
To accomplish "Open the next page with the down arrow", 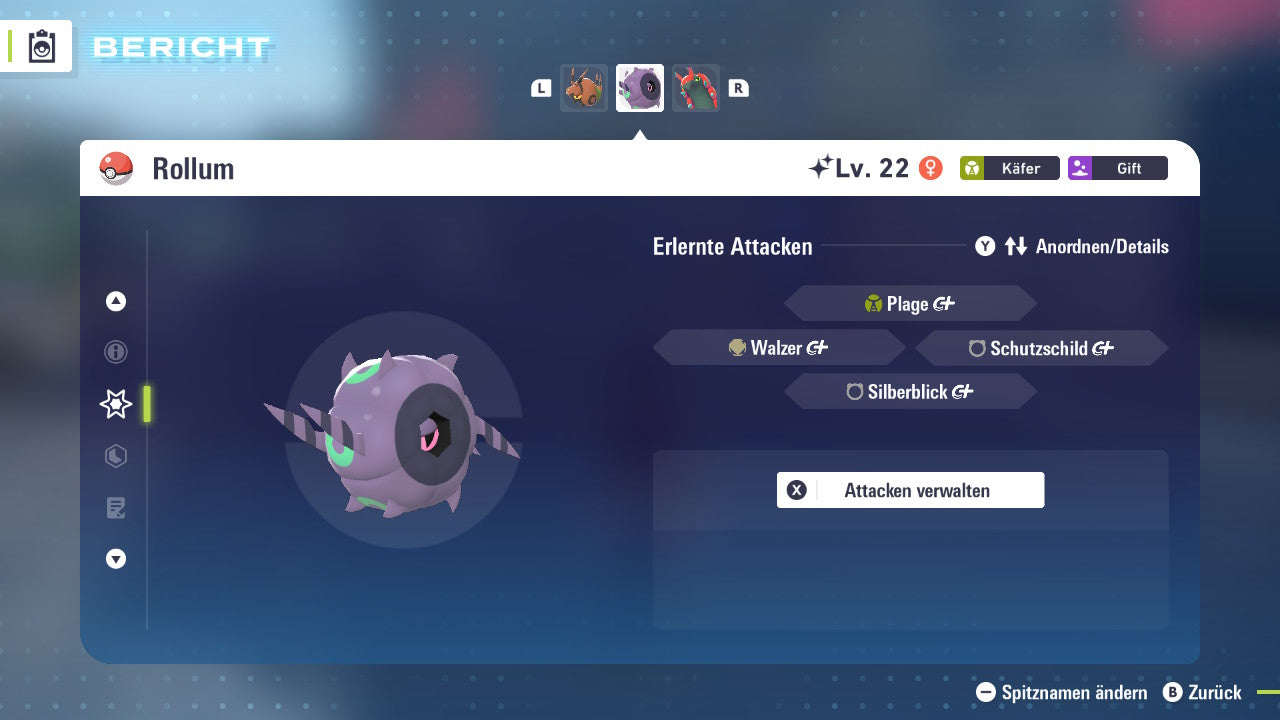I will [115, 559].
